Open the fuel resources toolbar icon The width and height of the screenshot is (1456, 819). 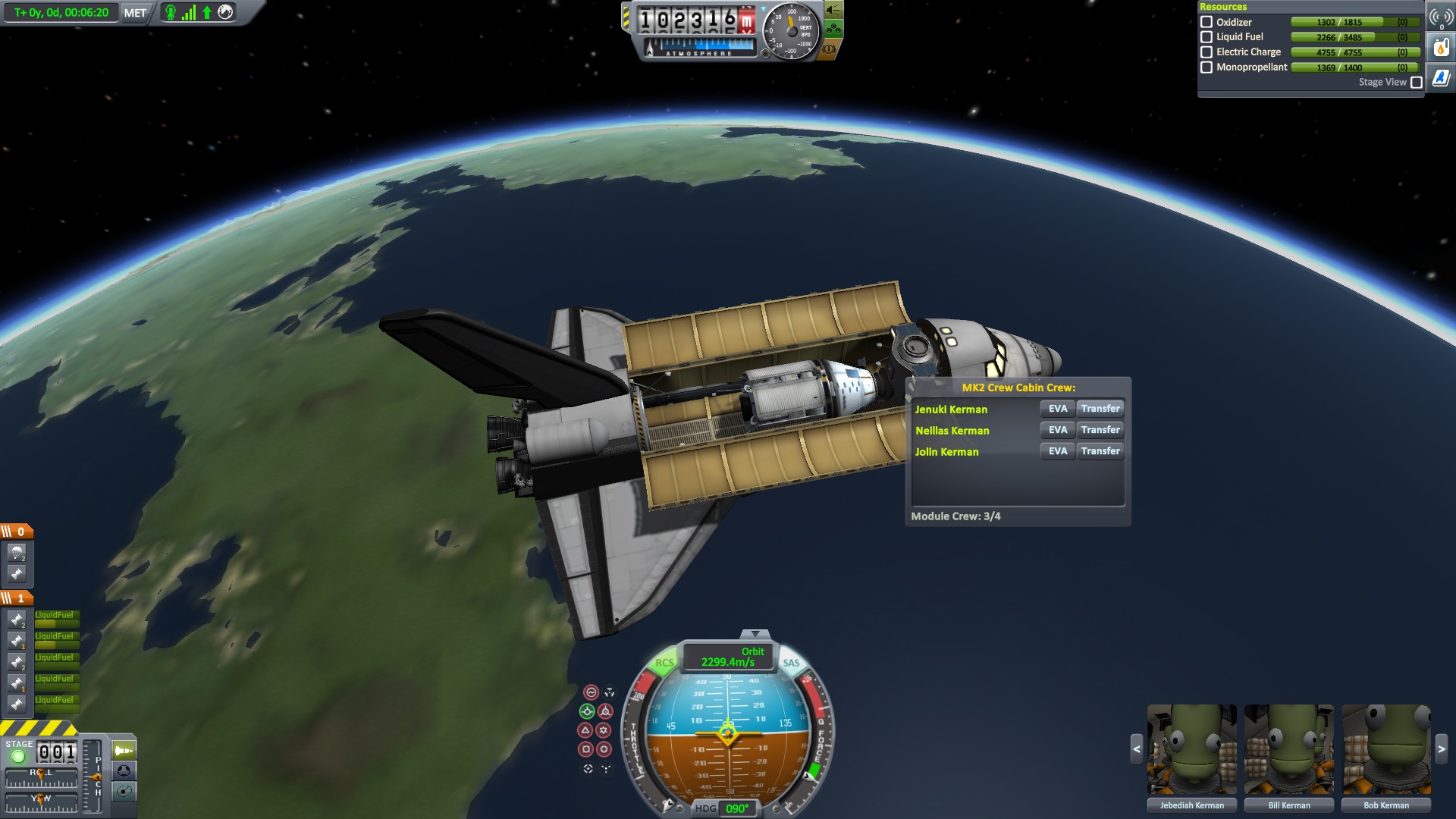pyautogui.click(x=1440, y=48)
